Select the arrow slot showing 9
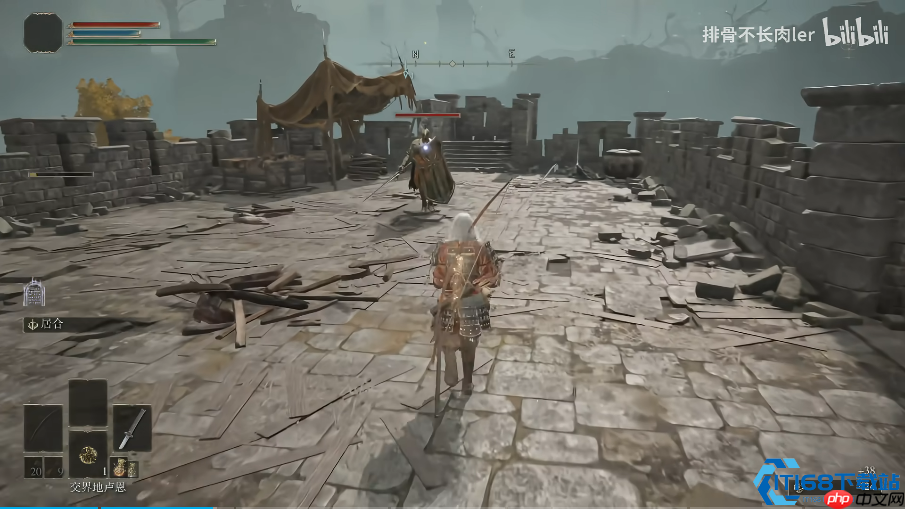Image resolution: width=905 pixels, height=509 pixels. 55,467
